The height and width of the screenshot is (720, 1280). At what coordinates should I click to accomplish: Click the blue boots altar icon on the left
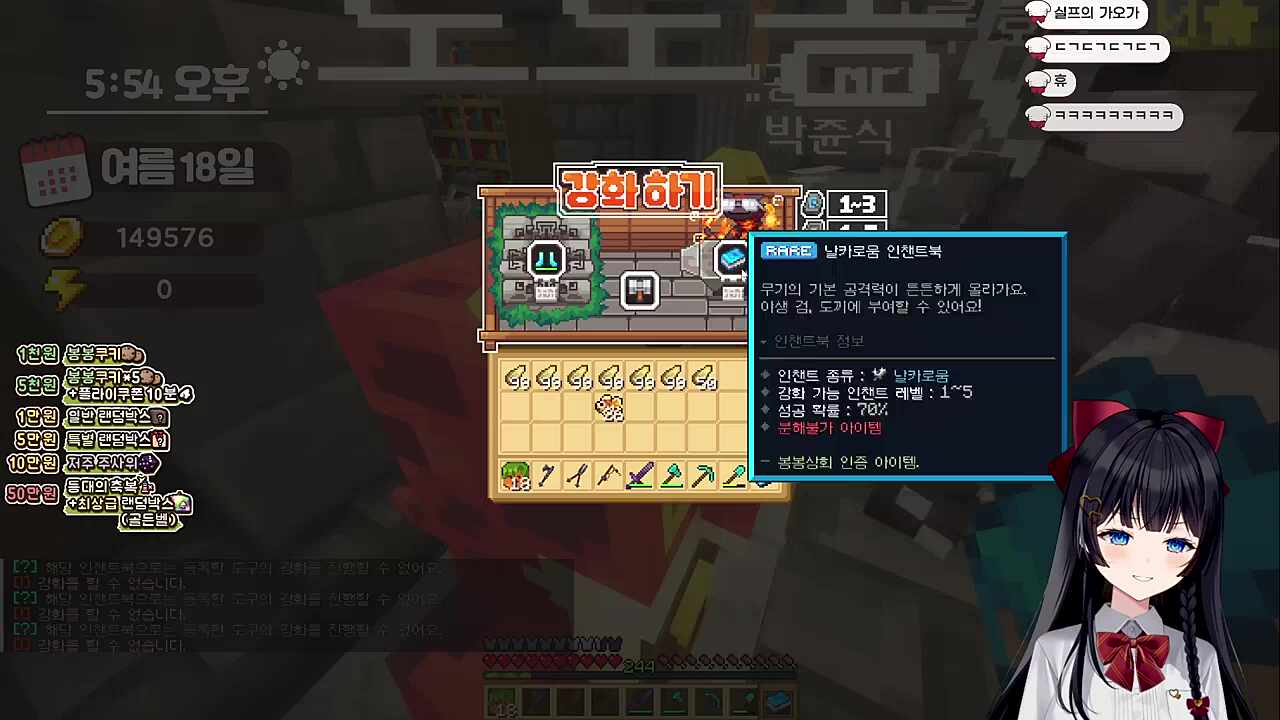[547, 258]
